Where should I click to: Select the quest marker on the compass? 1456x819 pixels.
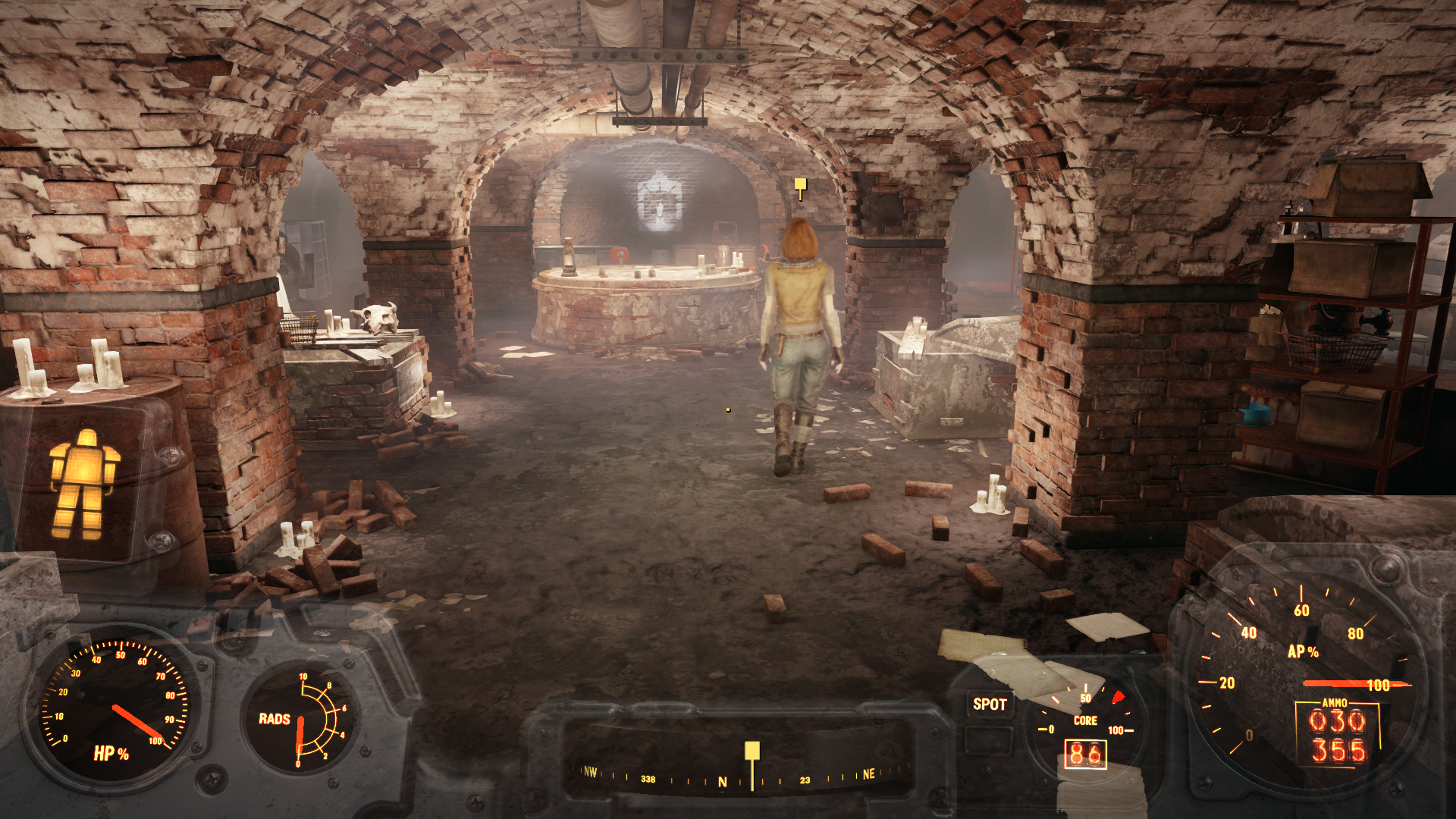coord(752,752)
